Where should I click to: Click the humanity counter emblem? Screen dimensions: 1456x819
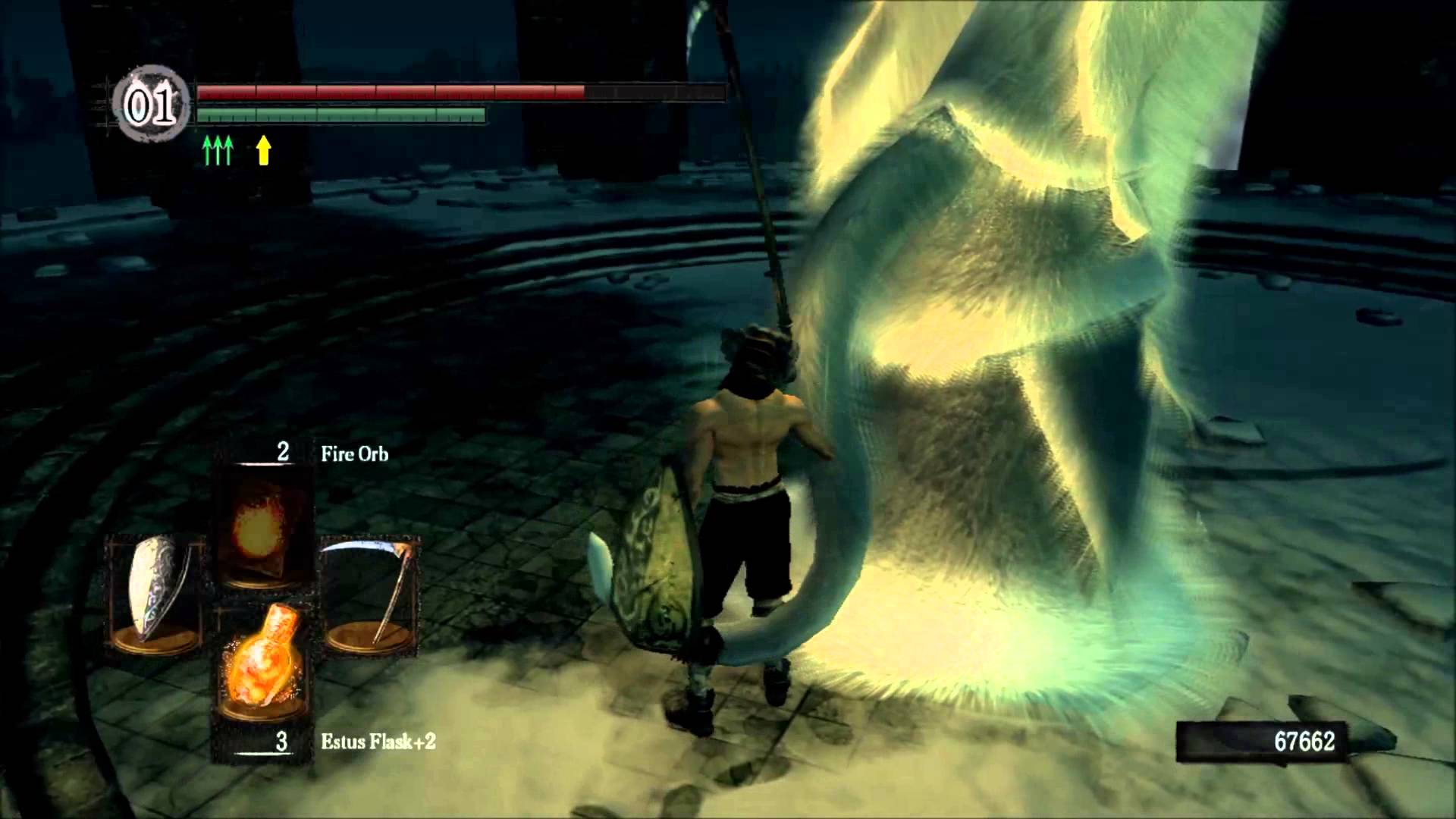[151, 107]
